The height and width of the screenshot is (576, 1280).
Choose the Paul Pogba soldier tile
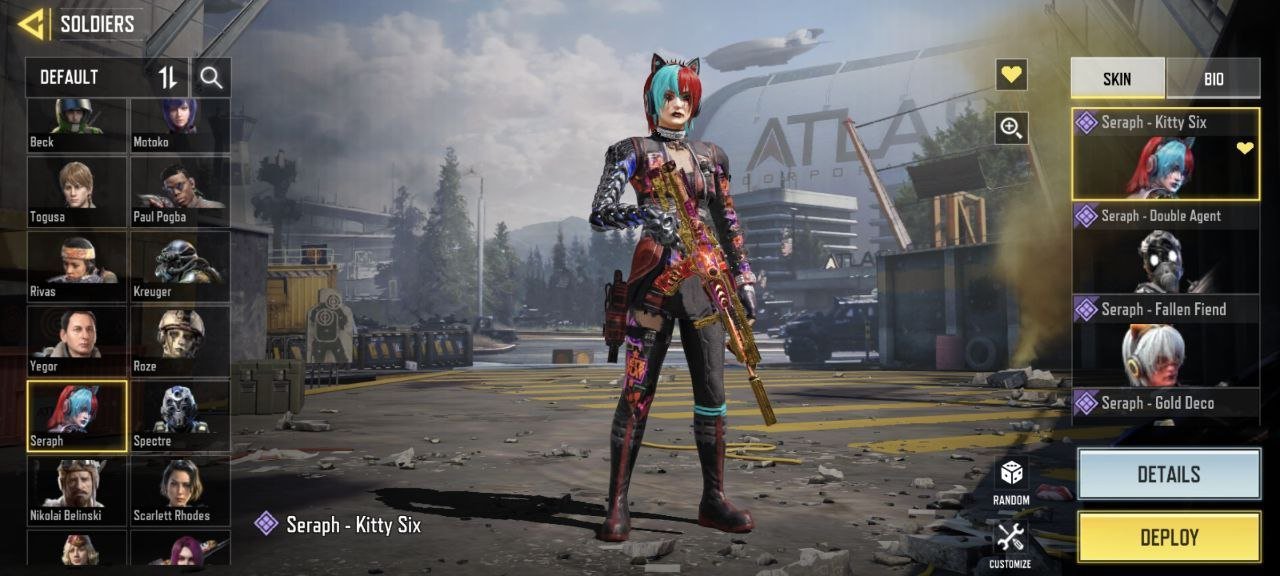[180, 191]
